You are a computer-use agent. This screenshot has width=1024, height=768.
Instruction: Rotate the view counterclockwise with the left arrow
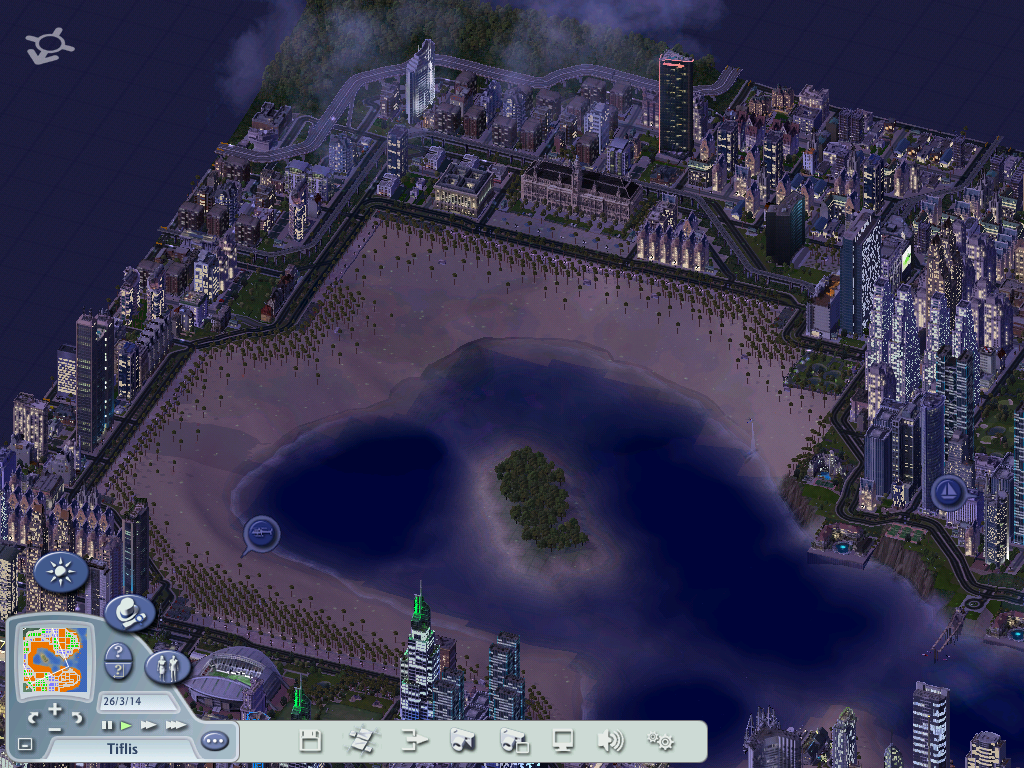point(33,718)
